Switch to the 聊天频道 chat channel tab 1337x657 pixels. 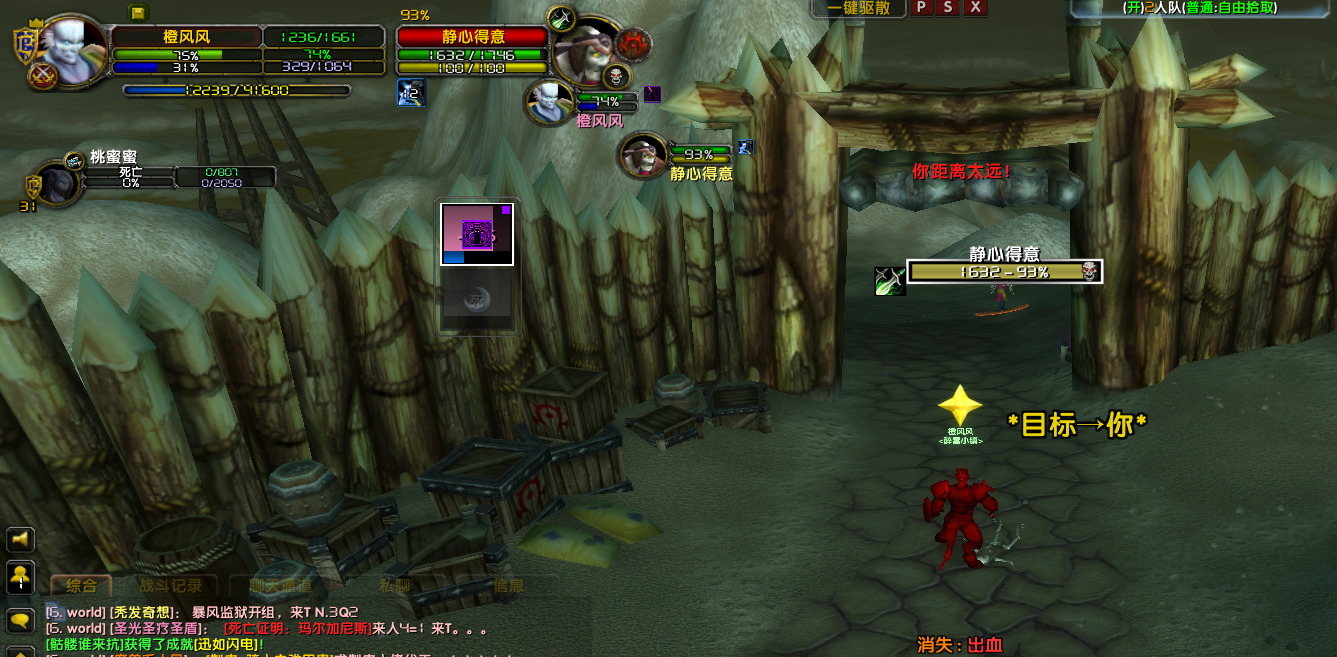click(280, 586)
